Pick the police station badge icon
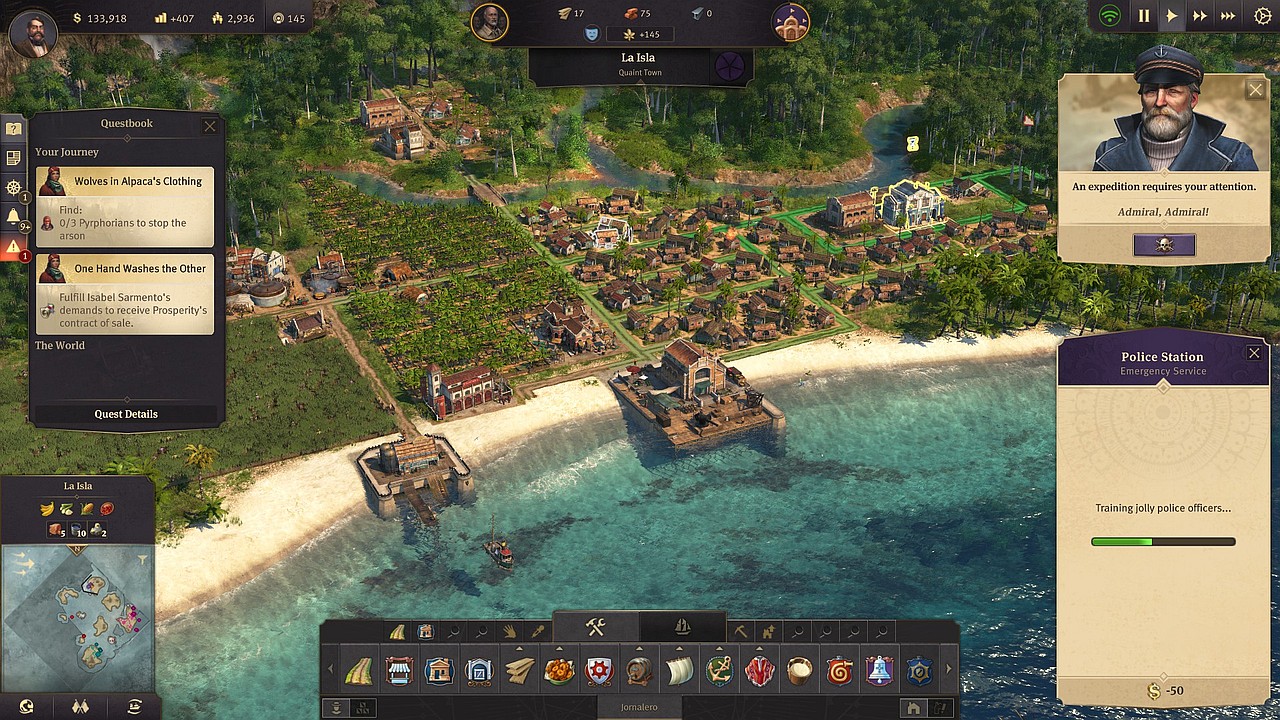 click(x=919, y=671)
